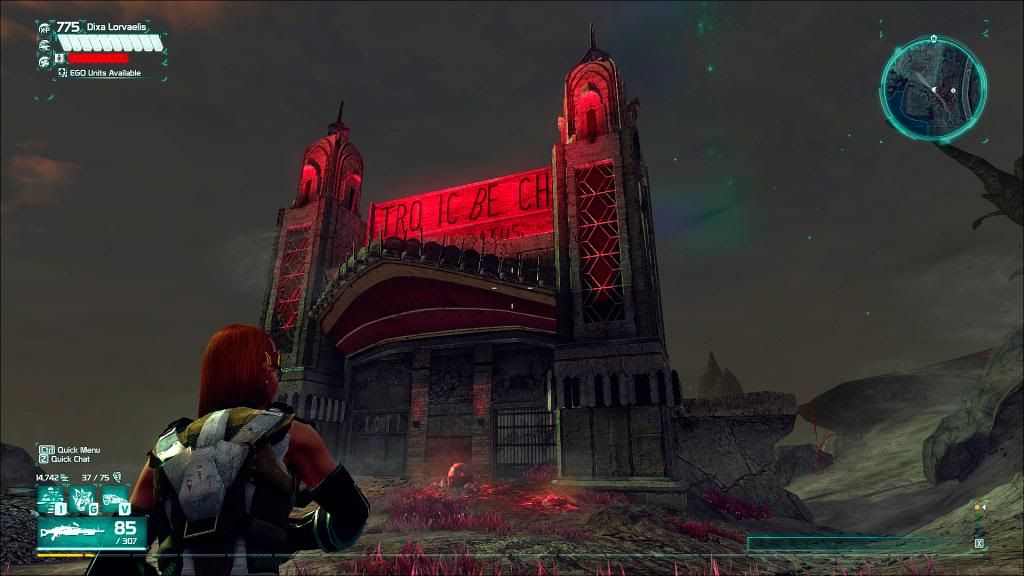Summon the vehicle from its slot

tap(115, 499)
